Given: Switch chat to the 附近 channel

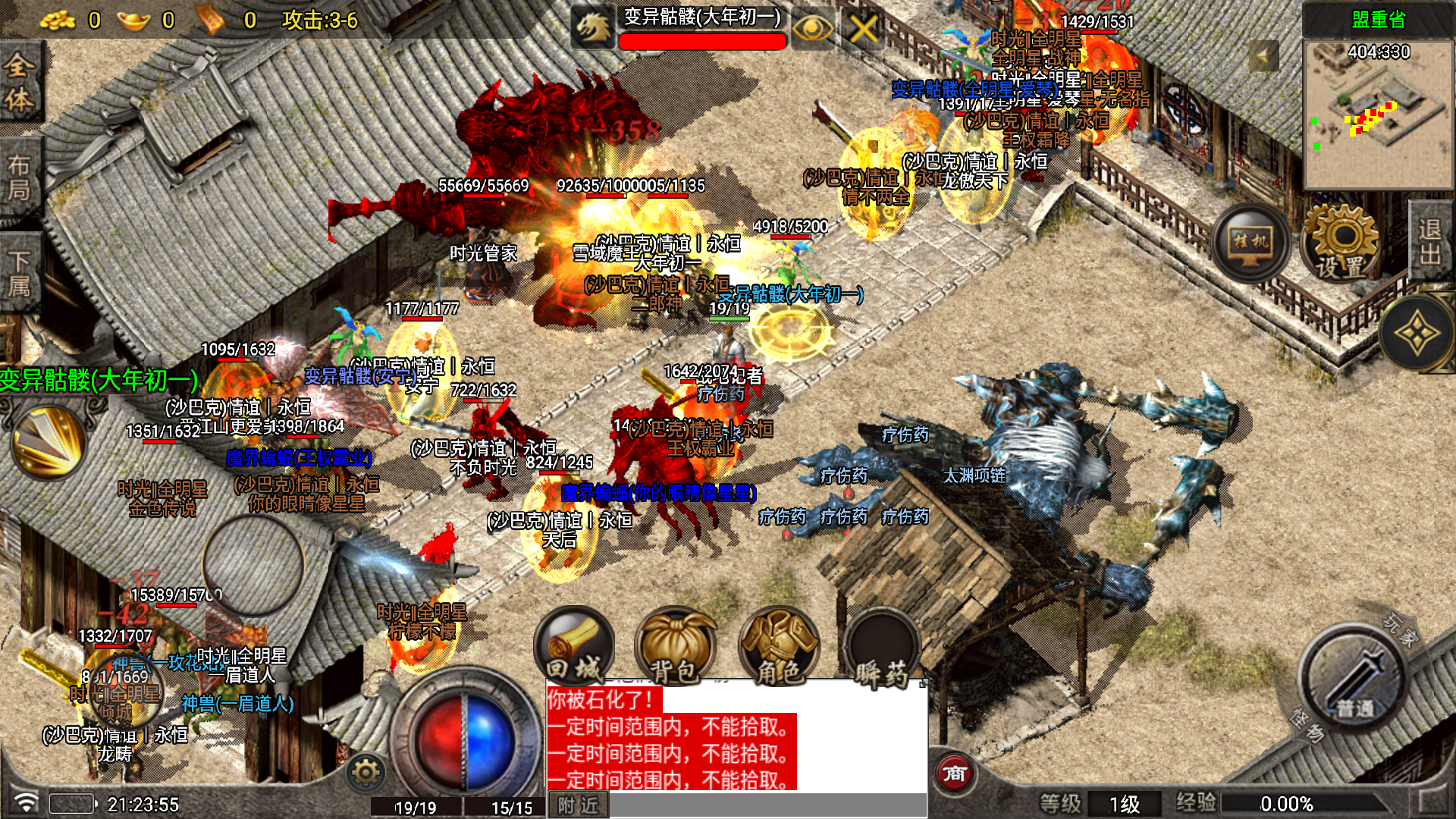Looking at the screenshot, I should point(578,805).
